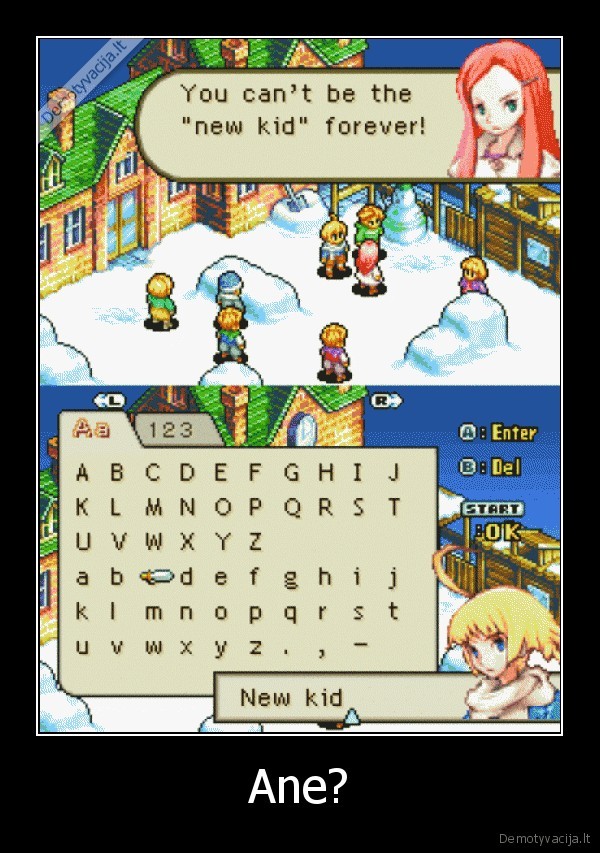Click lowercase k on the keyboard
The image size is (600, 853).
point(83,612)
